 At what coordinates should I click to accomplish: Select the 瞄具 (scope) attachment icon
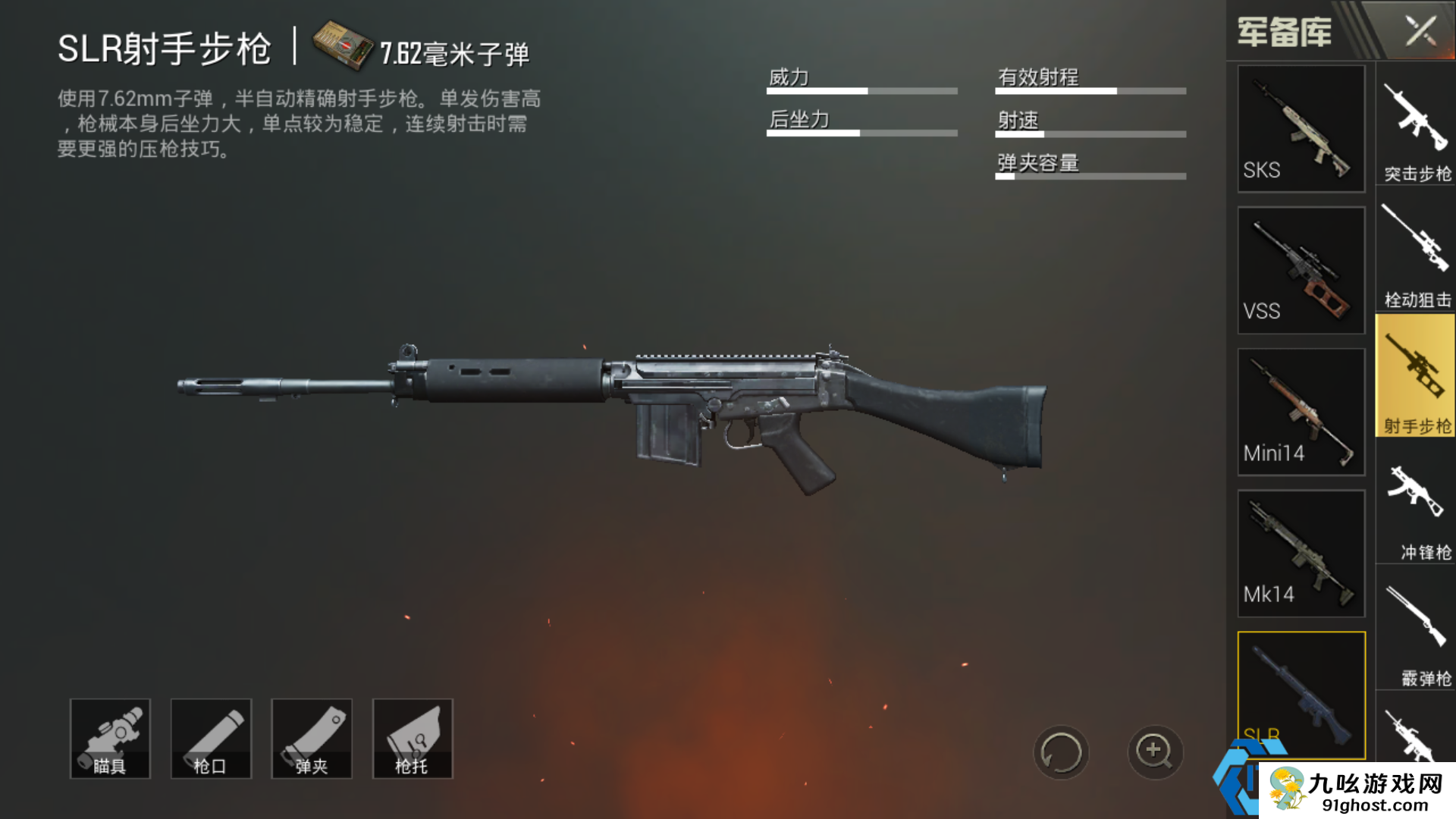pyautogui.click(x=110, y=739)
